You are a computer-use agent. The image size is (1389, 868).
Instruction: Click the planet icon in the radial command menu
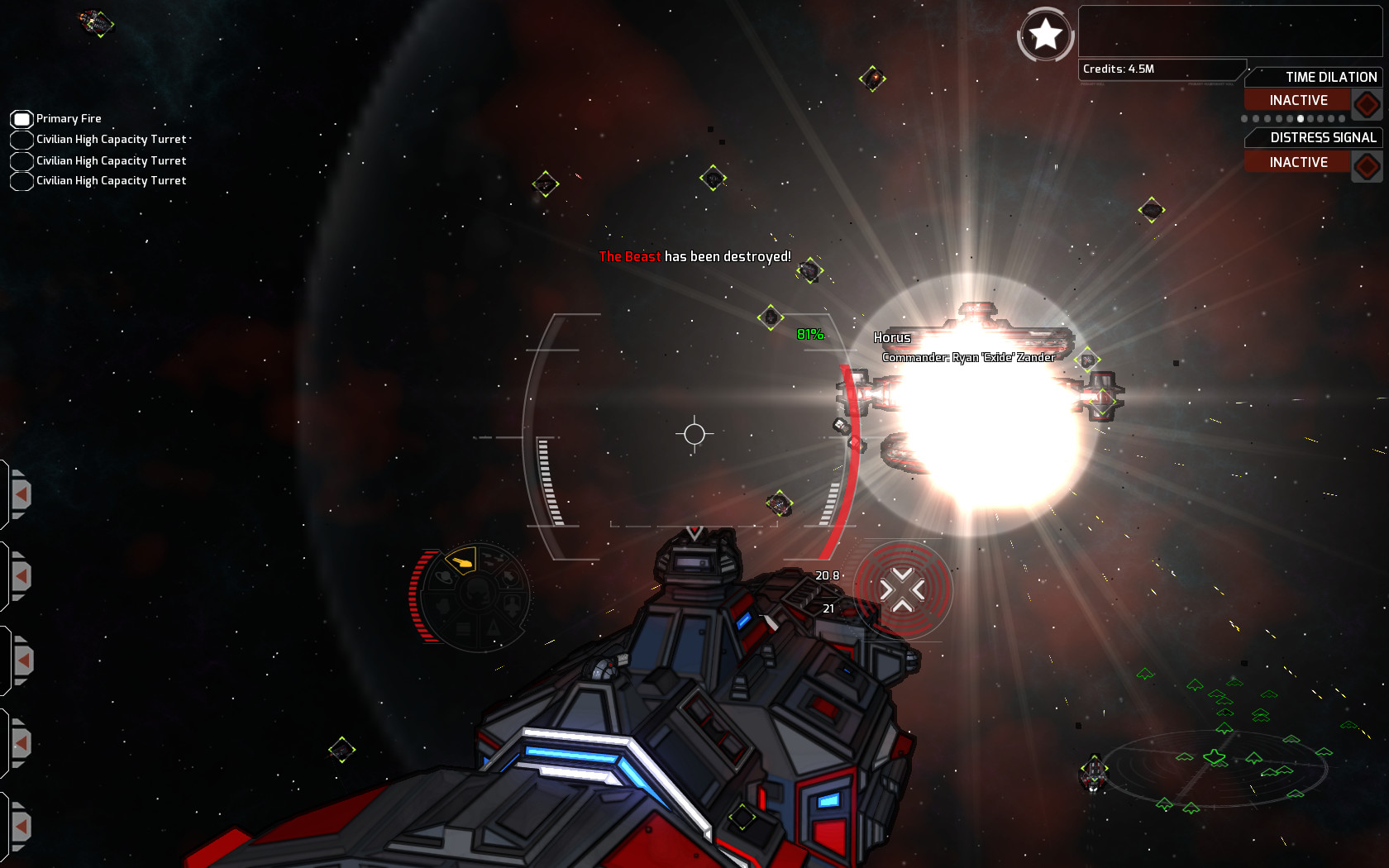(445, 577)
